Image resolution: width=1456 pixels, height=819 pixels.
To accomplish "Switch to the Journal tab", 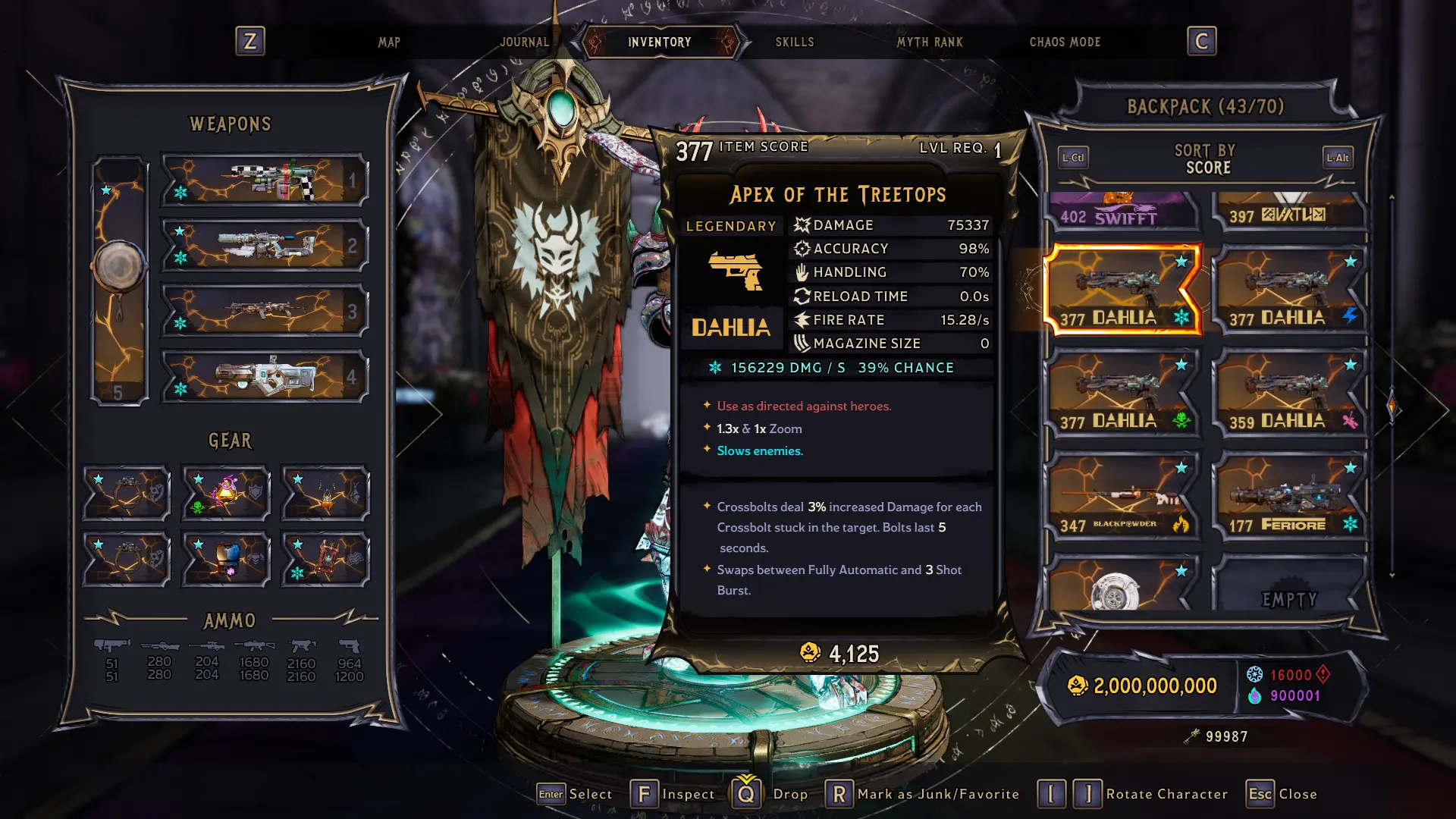I will [x=524, y=42].
